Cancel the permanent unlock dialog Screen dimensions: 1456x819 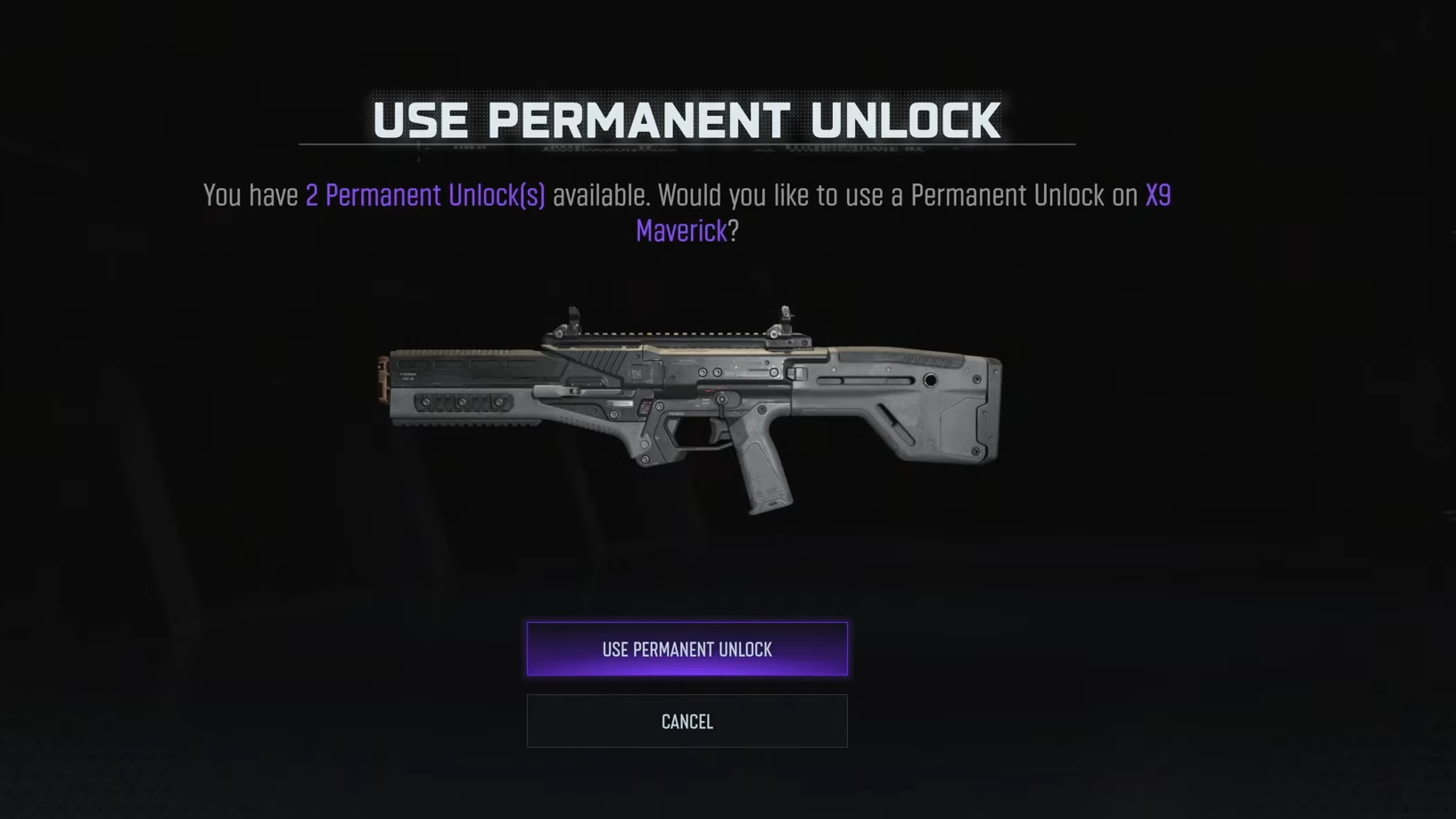click(687, 721)
